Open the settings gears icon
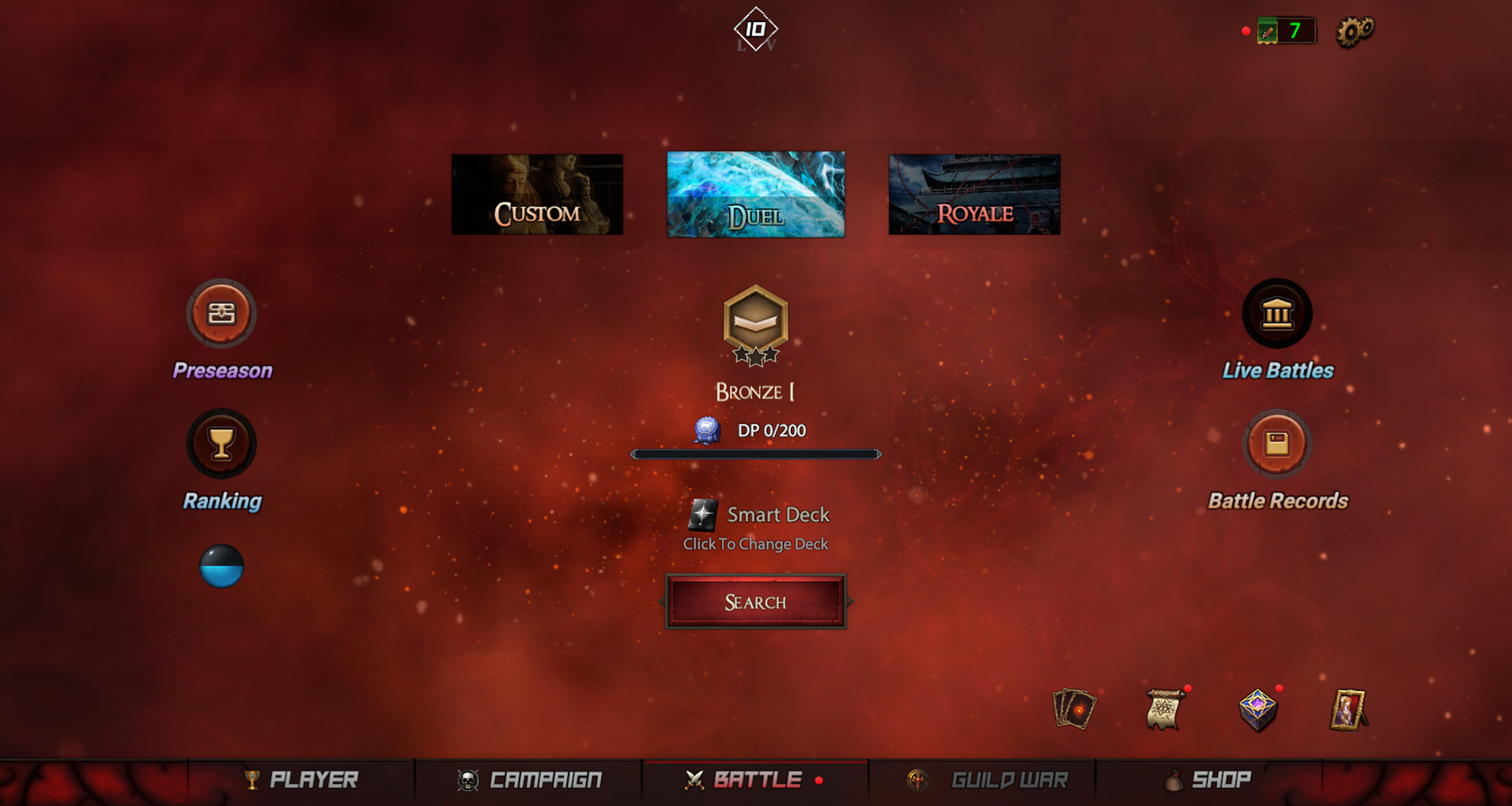Viewport: 1512px width, 806px height. pyautogui.click(x=1356, y=31)
